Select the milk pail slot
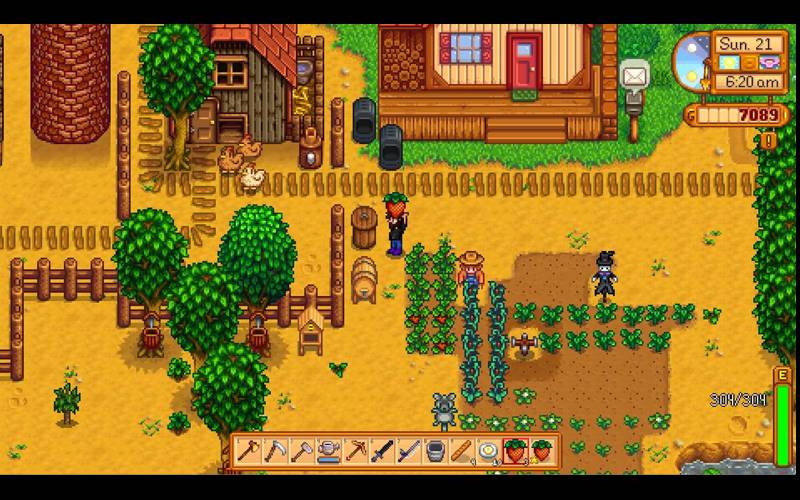Screen dimensions: 800x500 tap(436, 452)
